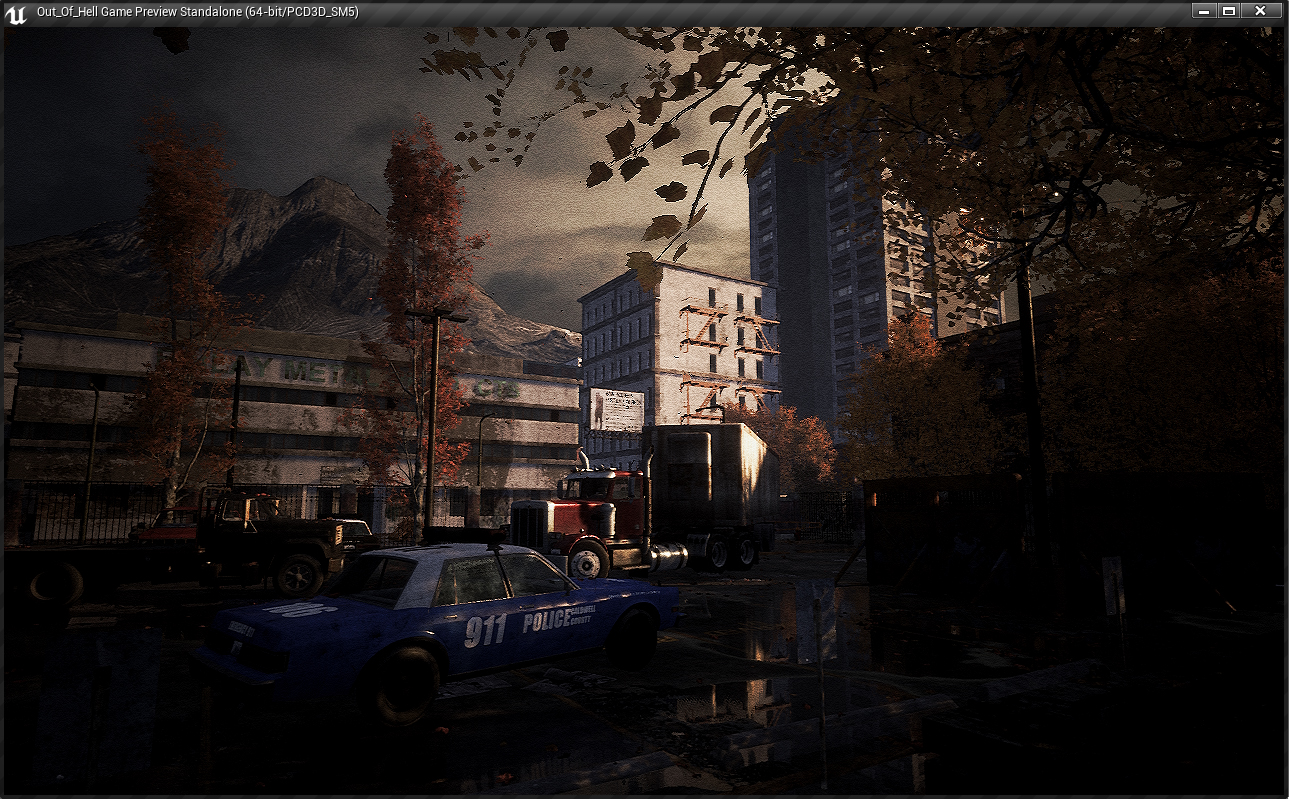The width and height of the screenshot is (1289, 799).
Task: Close the game preview window
Action: tap(1260, 11)
